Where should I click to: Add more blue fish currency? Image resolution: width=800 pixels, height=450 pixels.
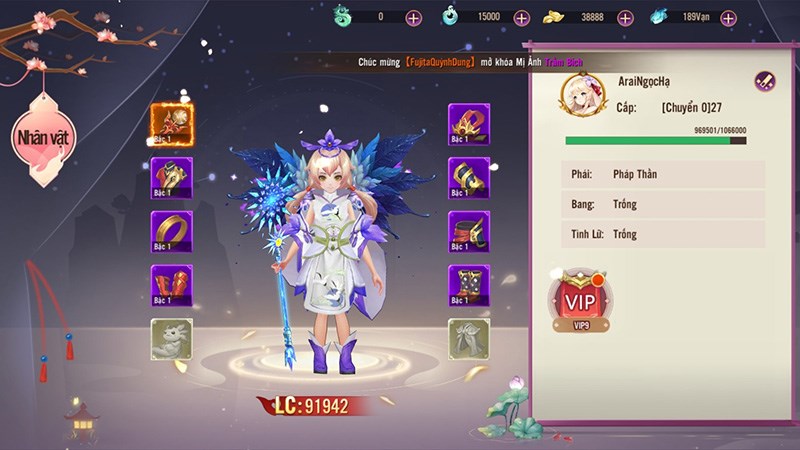[x=728, y=17]
